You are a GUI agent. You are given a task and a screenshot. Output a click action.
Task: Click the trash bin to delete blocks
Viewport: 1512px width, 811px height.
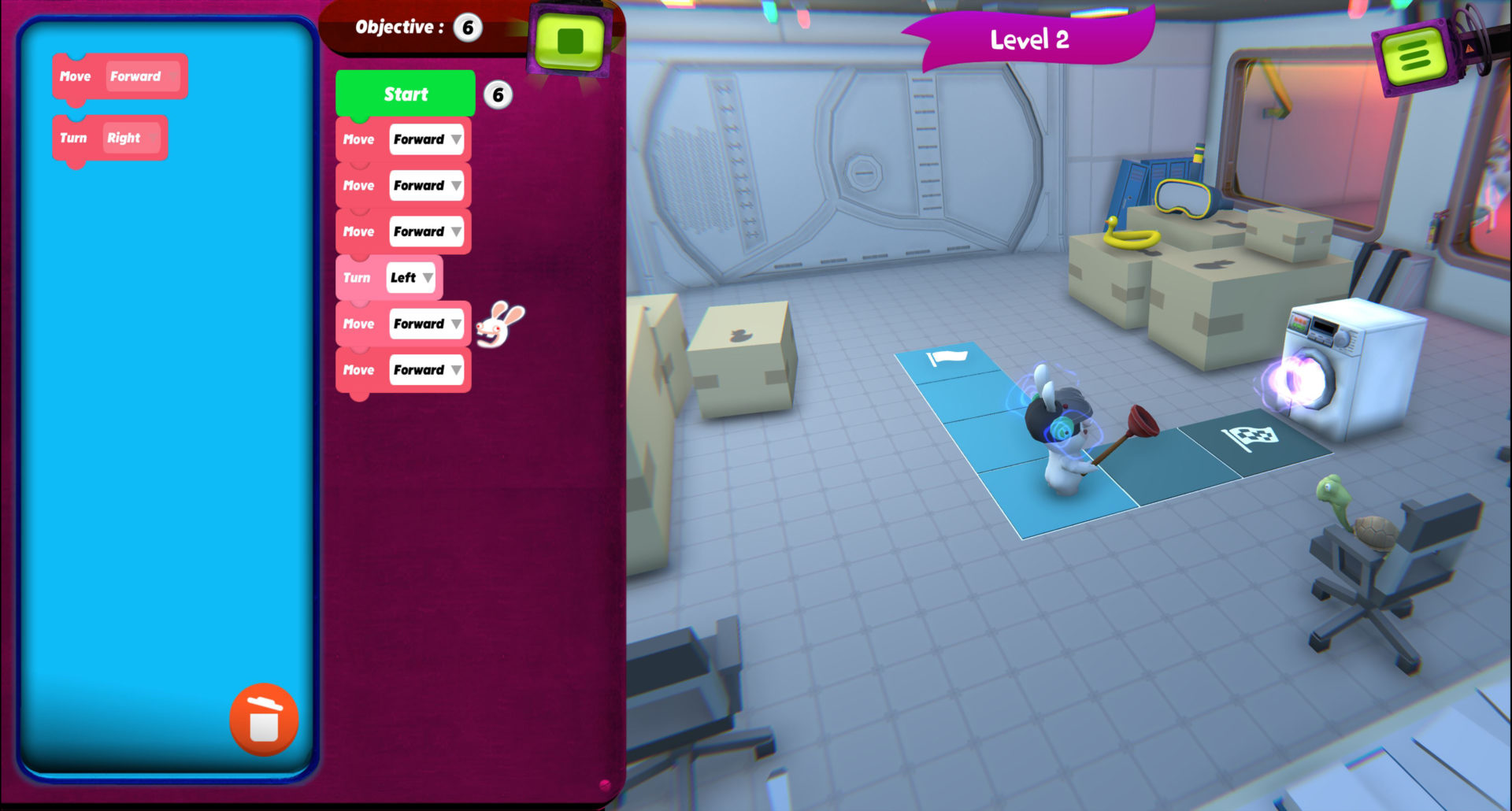click(263, 721)
